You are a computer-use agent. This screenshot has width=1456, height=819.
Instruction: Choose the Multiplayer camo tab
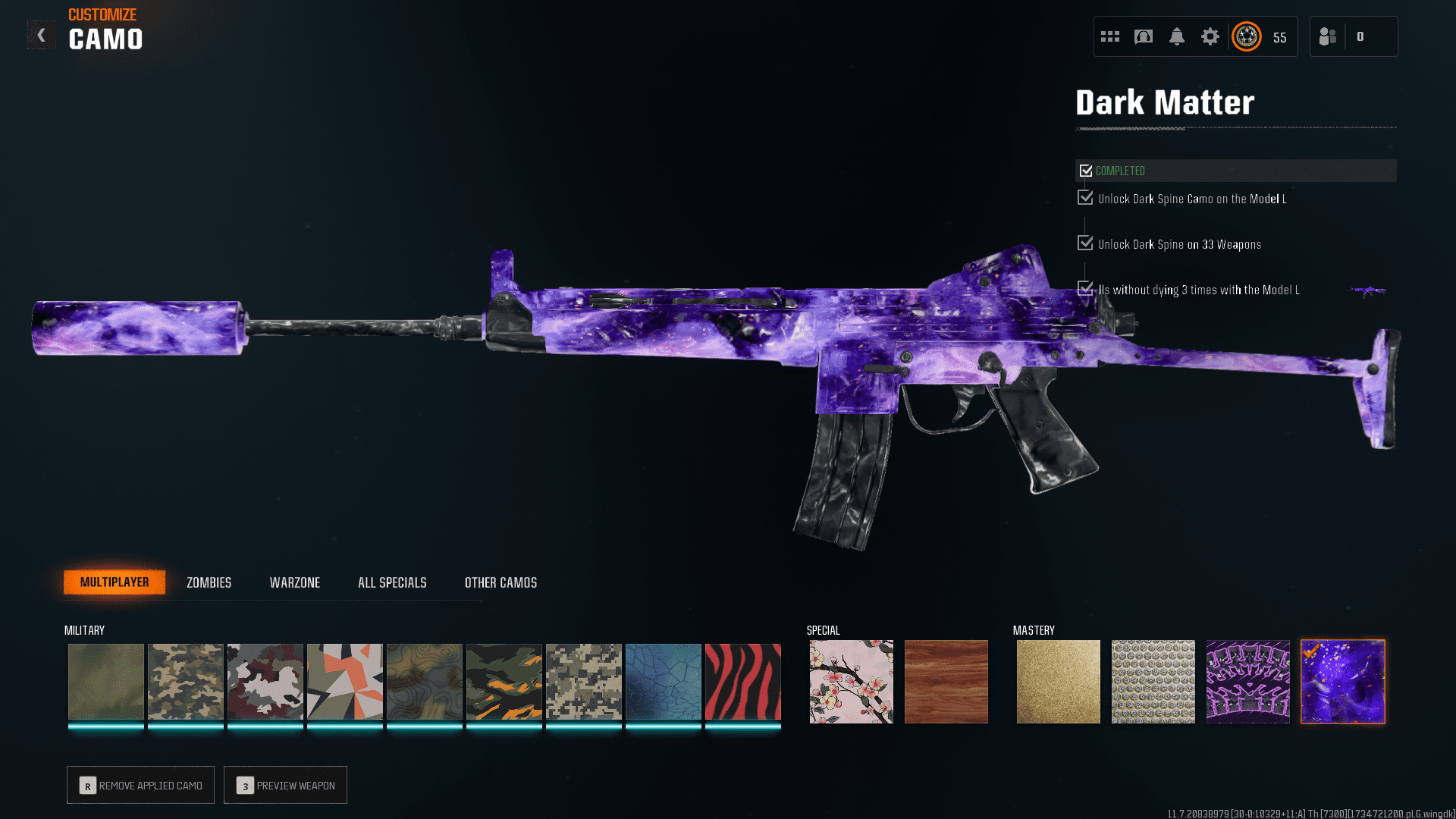pos(115,582)
